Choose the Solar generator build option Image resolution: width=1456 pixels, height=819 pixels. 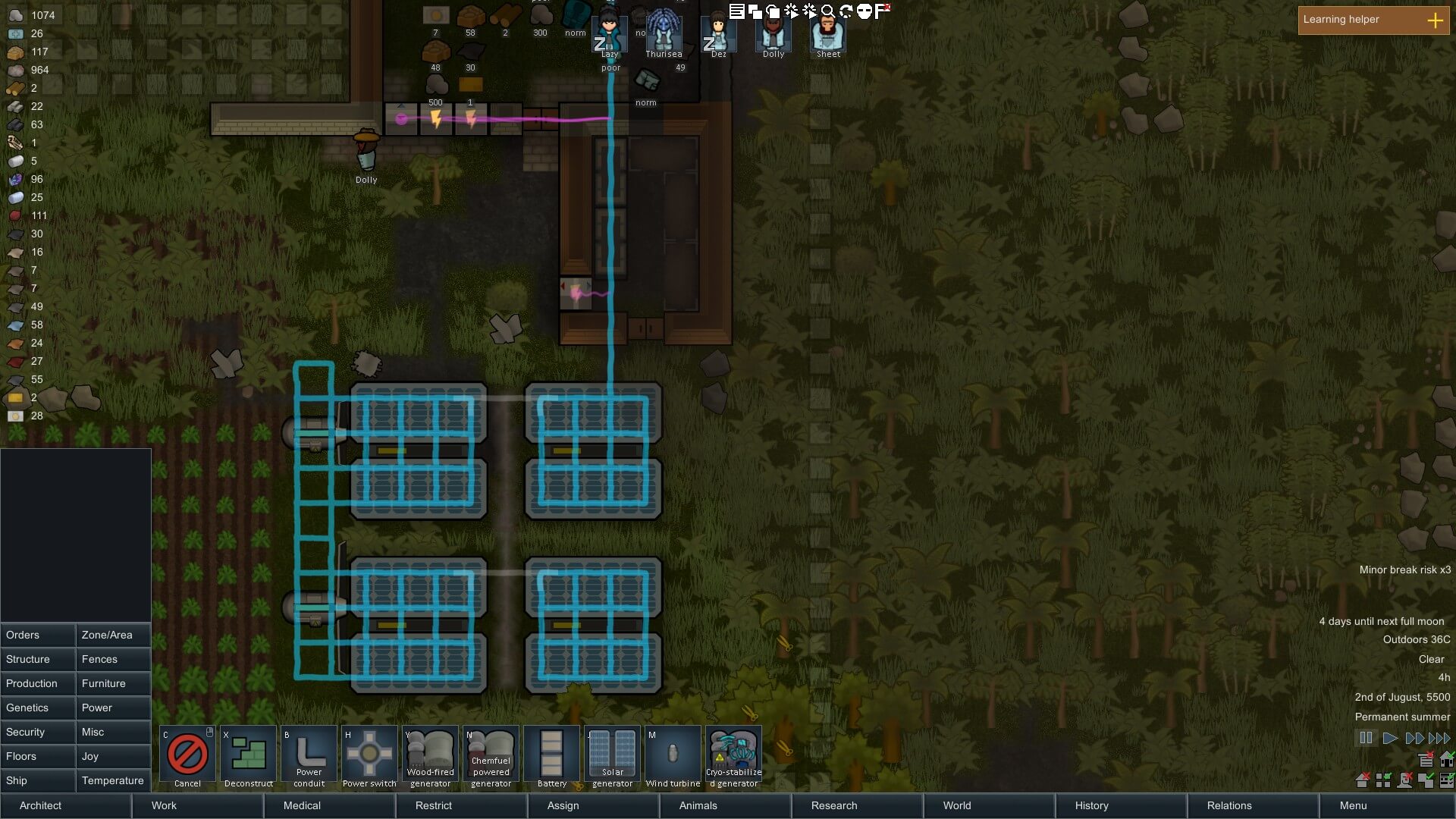[x=612, y=757]
